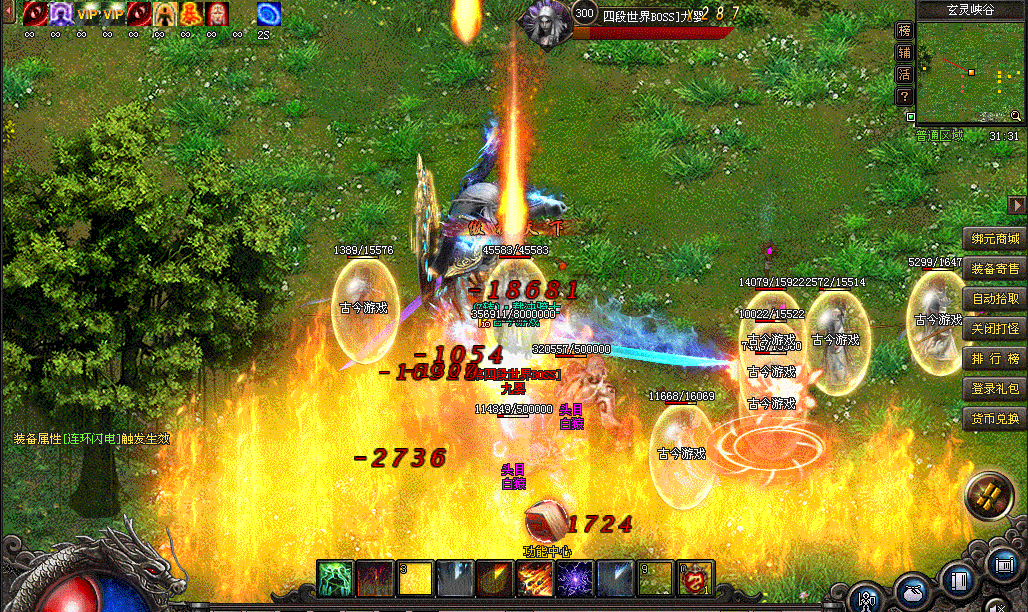1028x612 pixels.
Task: Open the 排行榜 ranking list
Action: tap(995, 359)
